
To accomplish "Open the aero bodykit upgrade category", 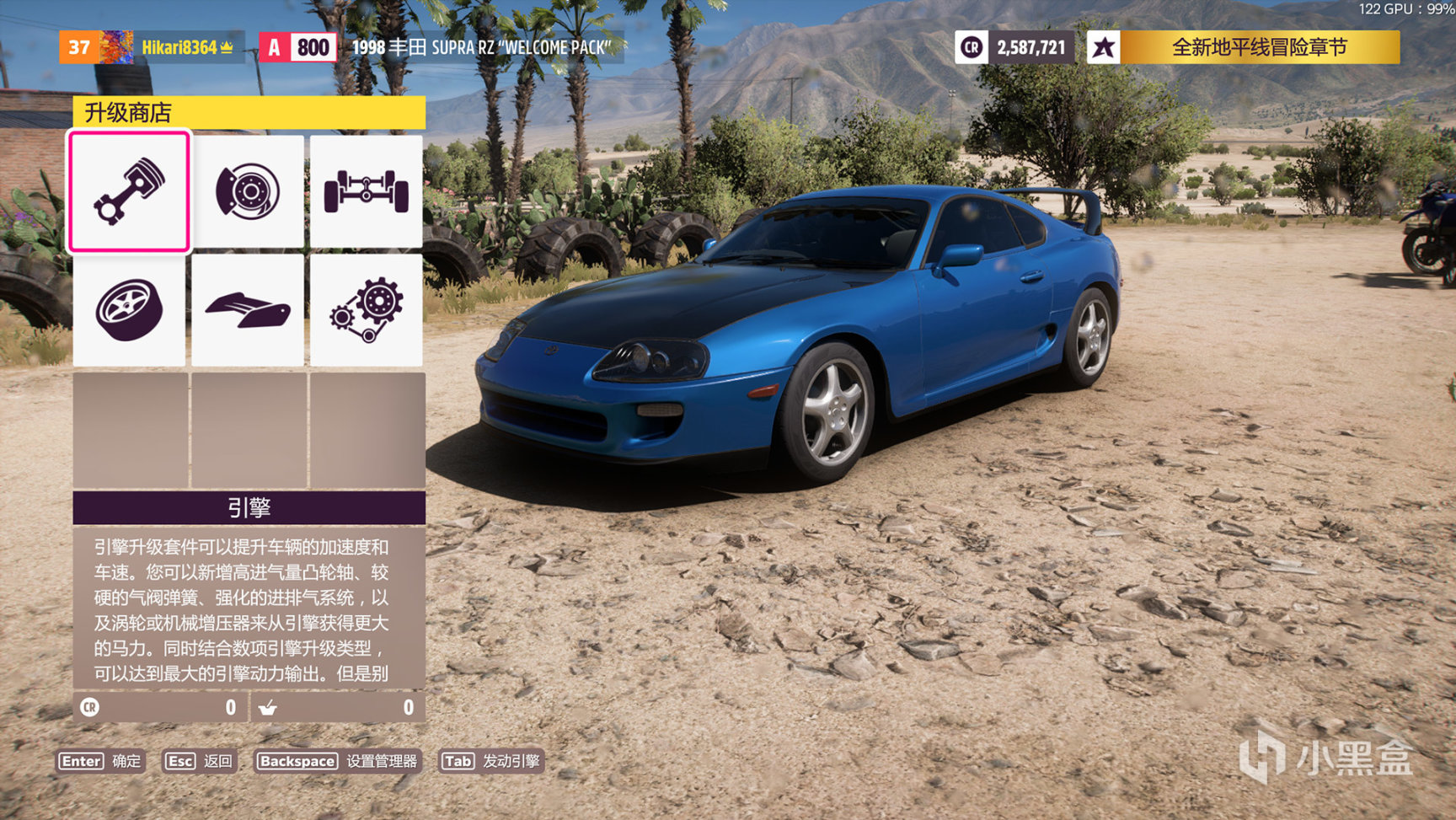I will tap(248, 309).
